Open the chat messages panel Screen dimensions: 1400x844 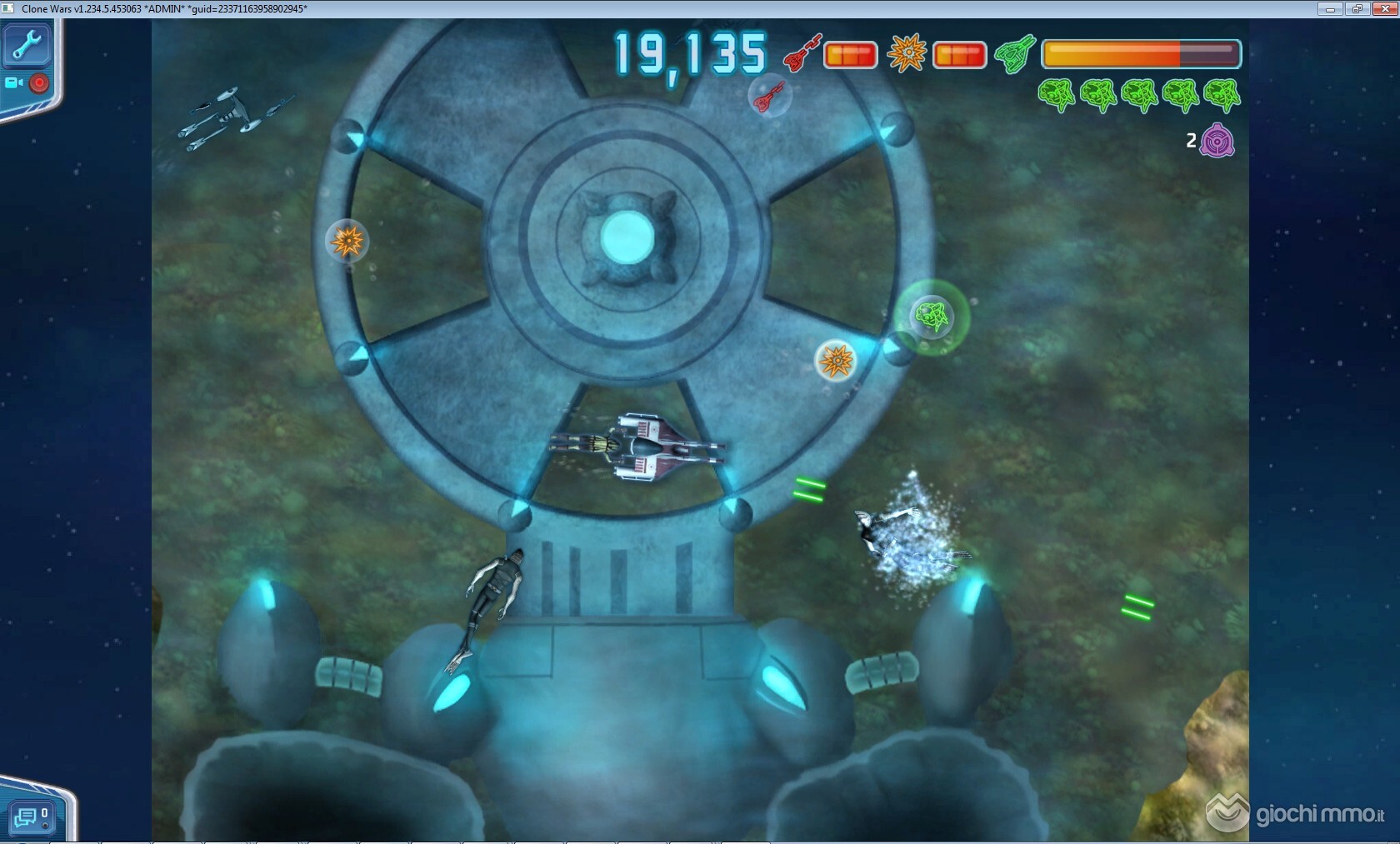point(32,817)
